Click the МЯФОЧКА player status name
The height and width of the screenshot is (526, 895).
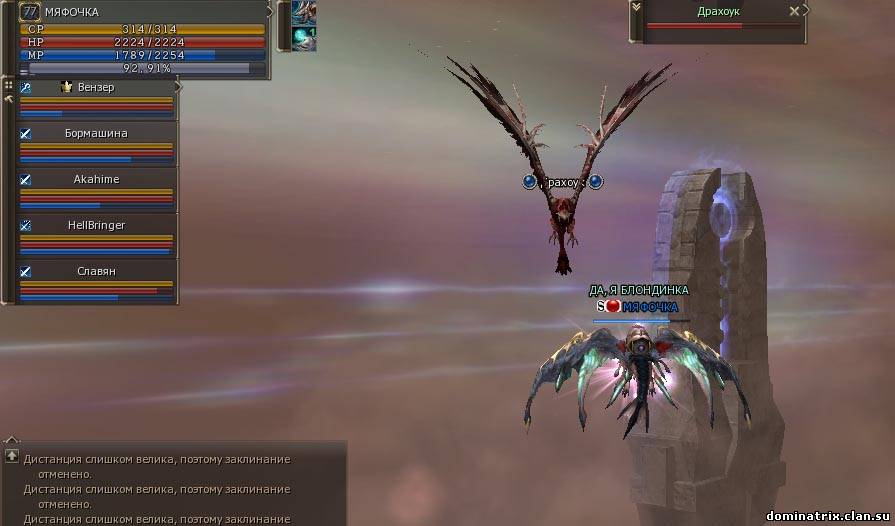point(72,12)
